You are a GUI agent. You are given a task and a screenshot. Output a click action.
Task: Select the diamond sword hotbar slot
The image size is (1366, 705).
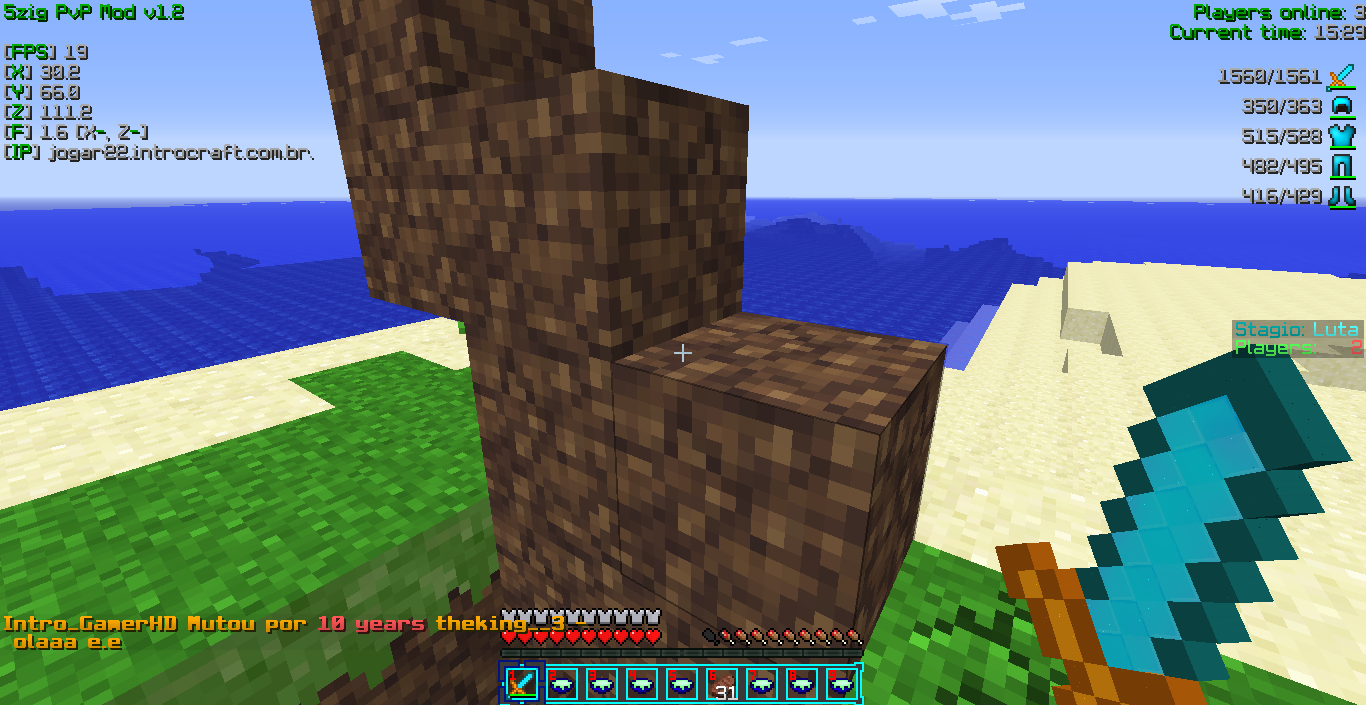tap(522, 684)
